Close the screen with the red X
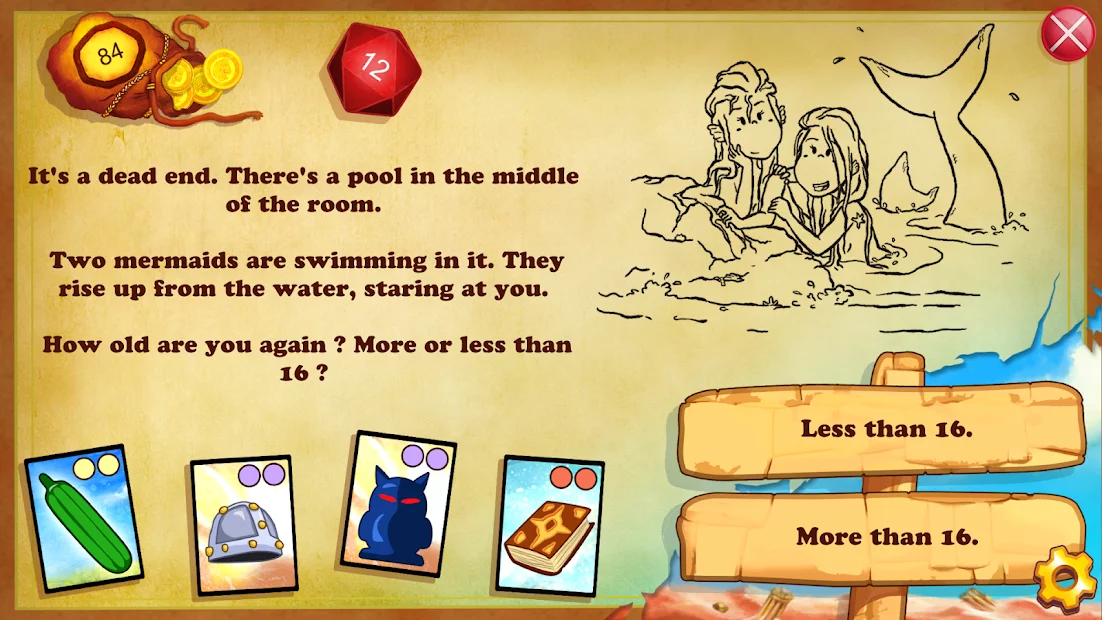The height and width of the screenshot is (620, 1102). pyautogui.click(x=1068, y=35)
